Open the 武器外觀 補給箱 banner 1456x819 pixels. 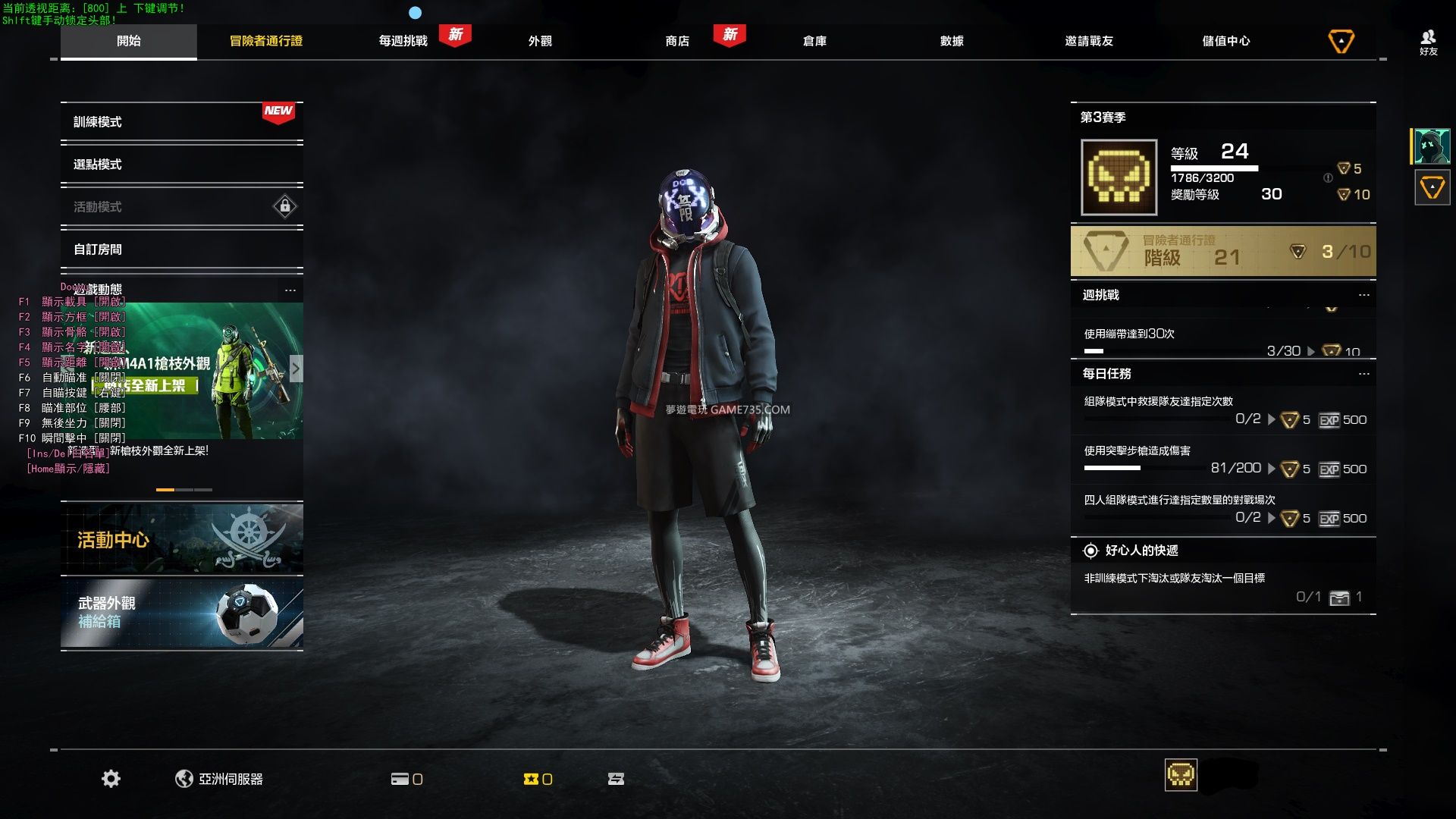181,613
